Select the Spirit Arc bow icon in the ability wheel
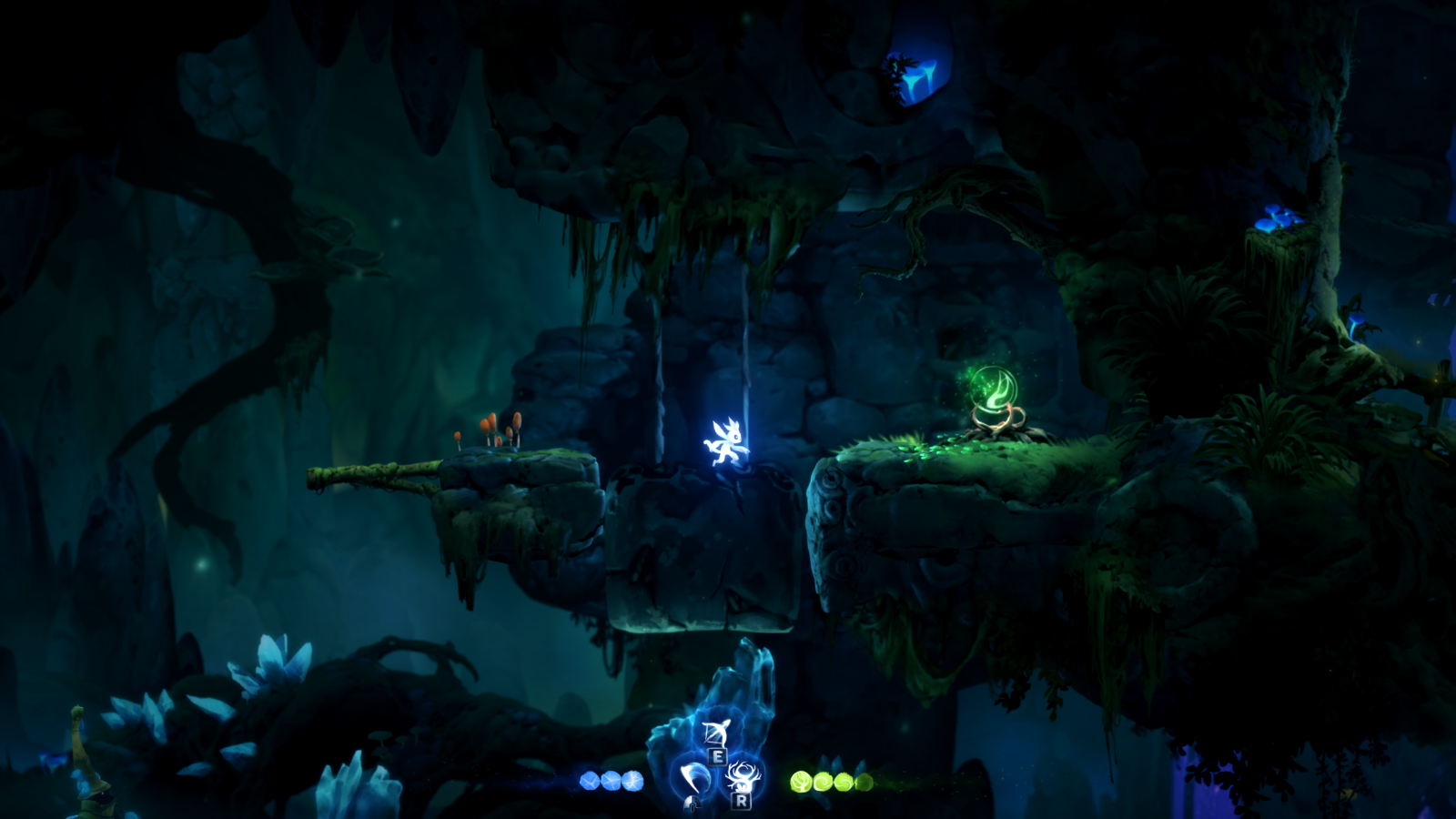 tap(717, 733)
